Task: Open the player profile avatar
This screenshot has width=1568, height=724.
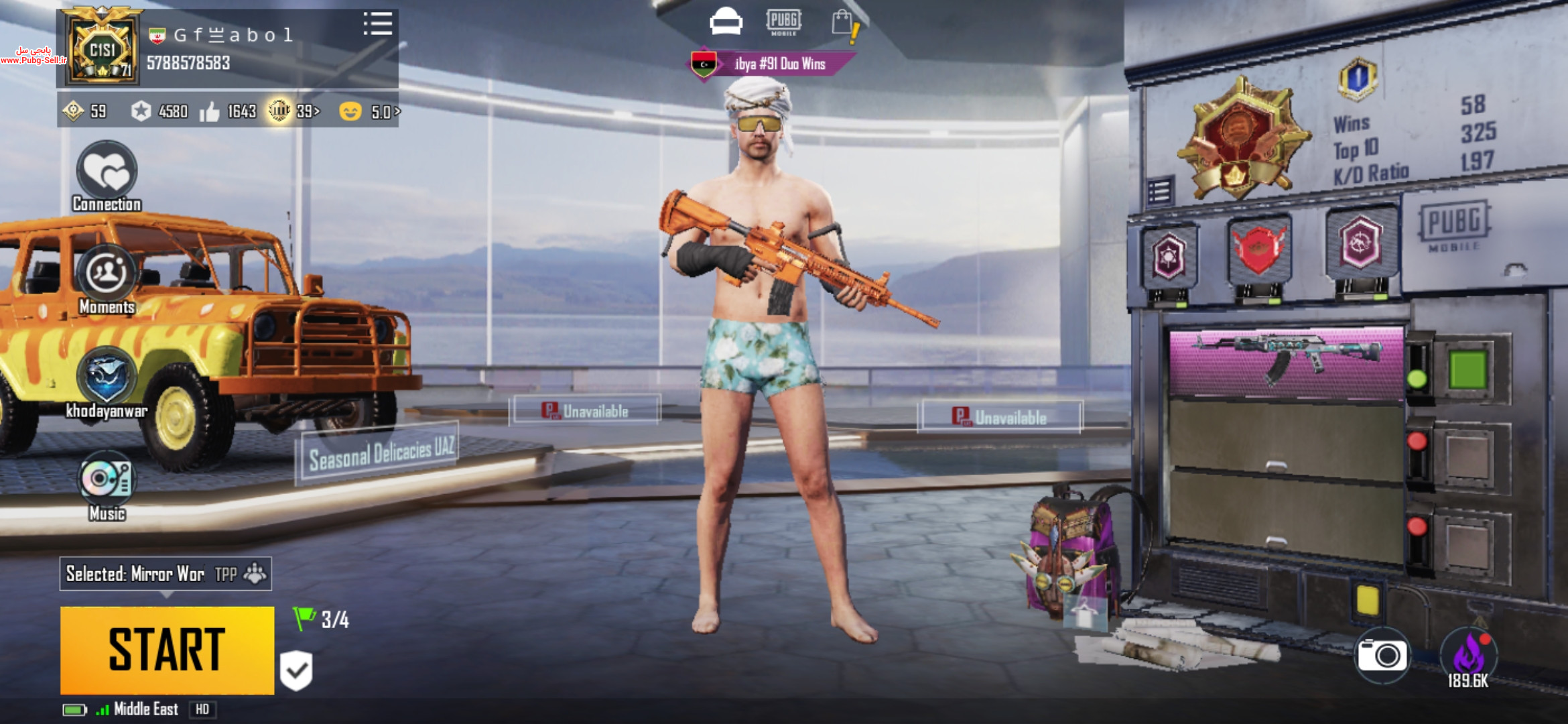Action: coord(103,49)
